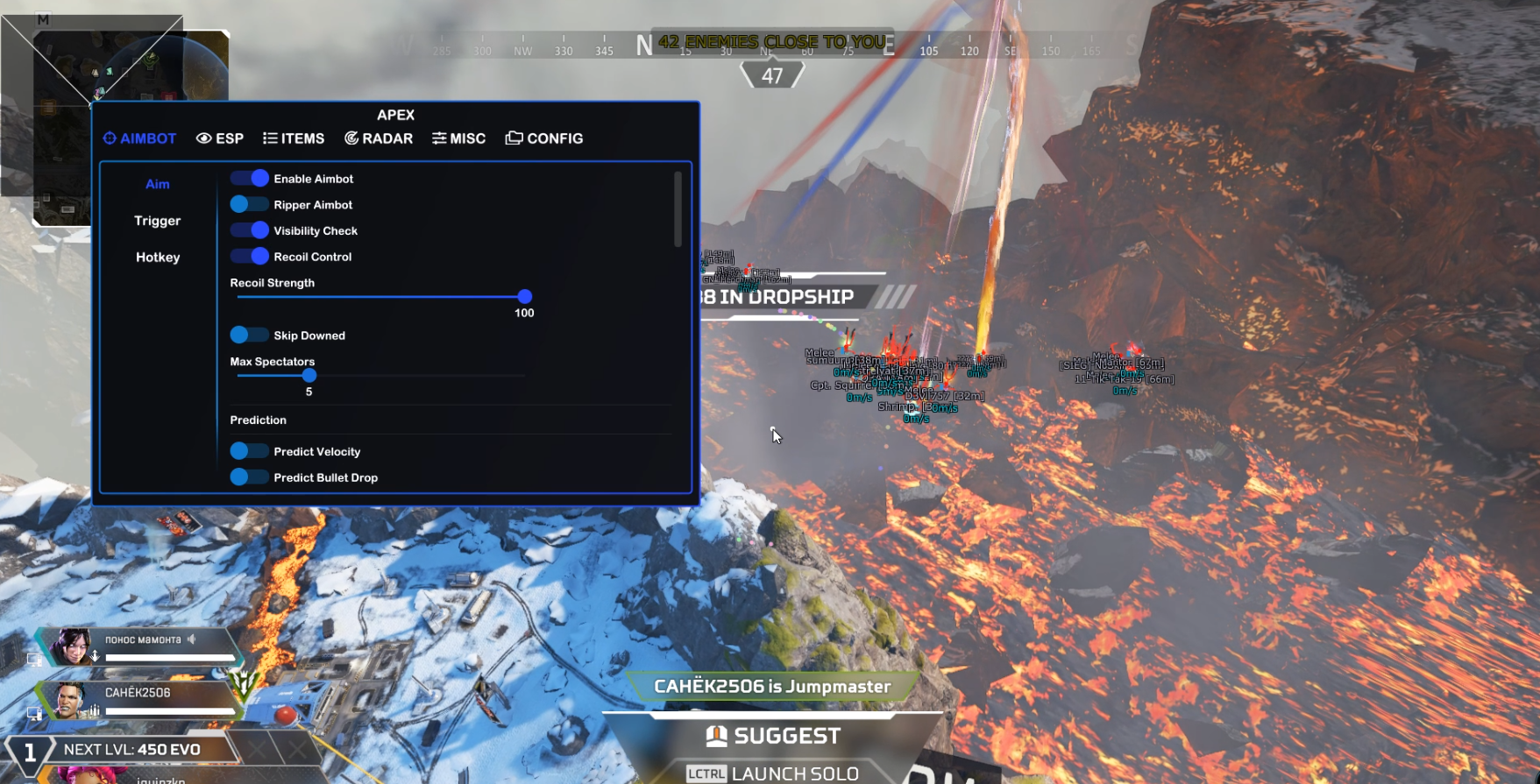1540x784 pixels.
Task: Open the CONFIG tab
Action: tap(544, 138)
